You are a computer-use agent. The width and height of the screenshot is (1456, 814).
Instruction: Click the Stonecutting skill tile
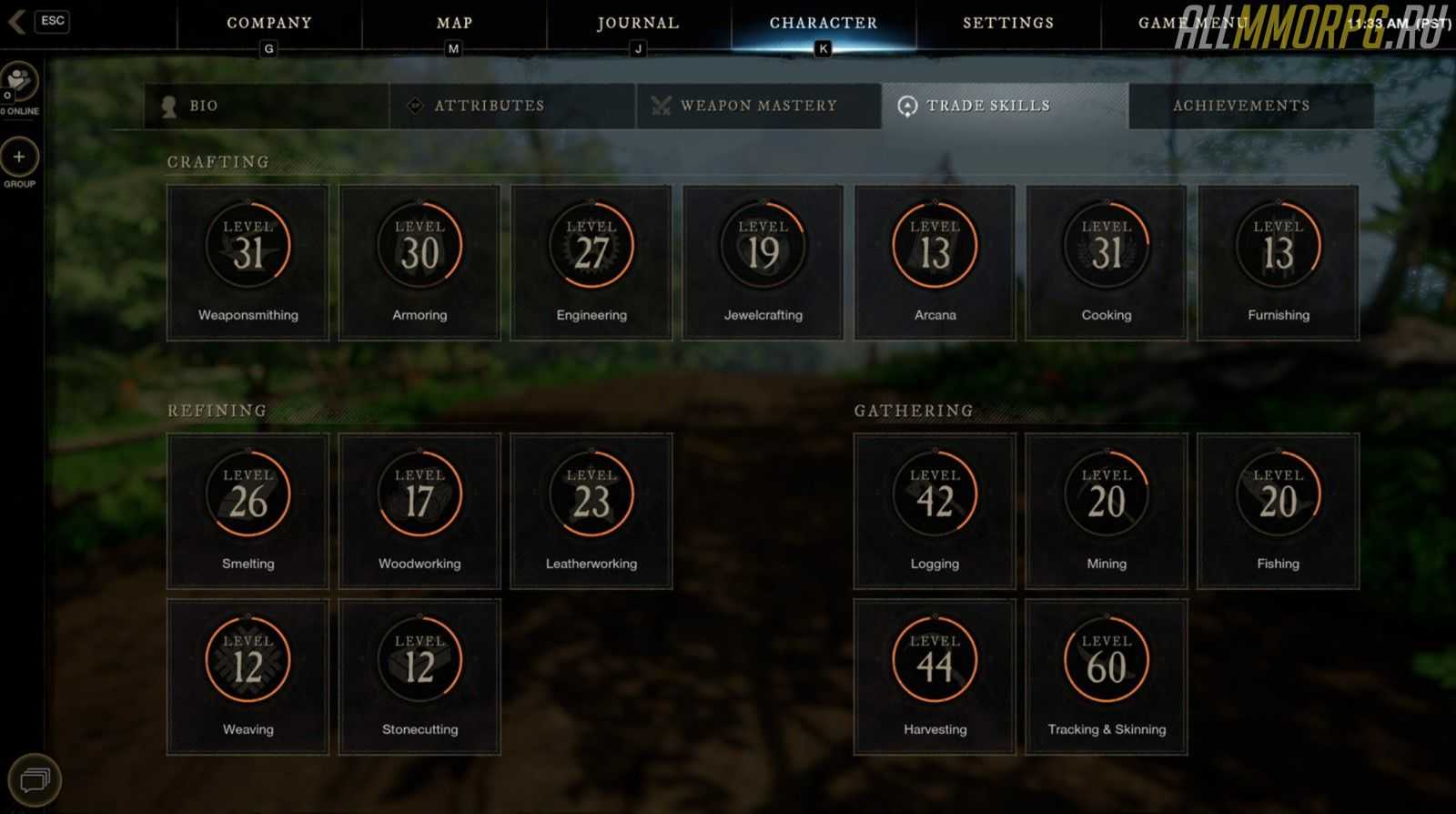coord(420,677)
